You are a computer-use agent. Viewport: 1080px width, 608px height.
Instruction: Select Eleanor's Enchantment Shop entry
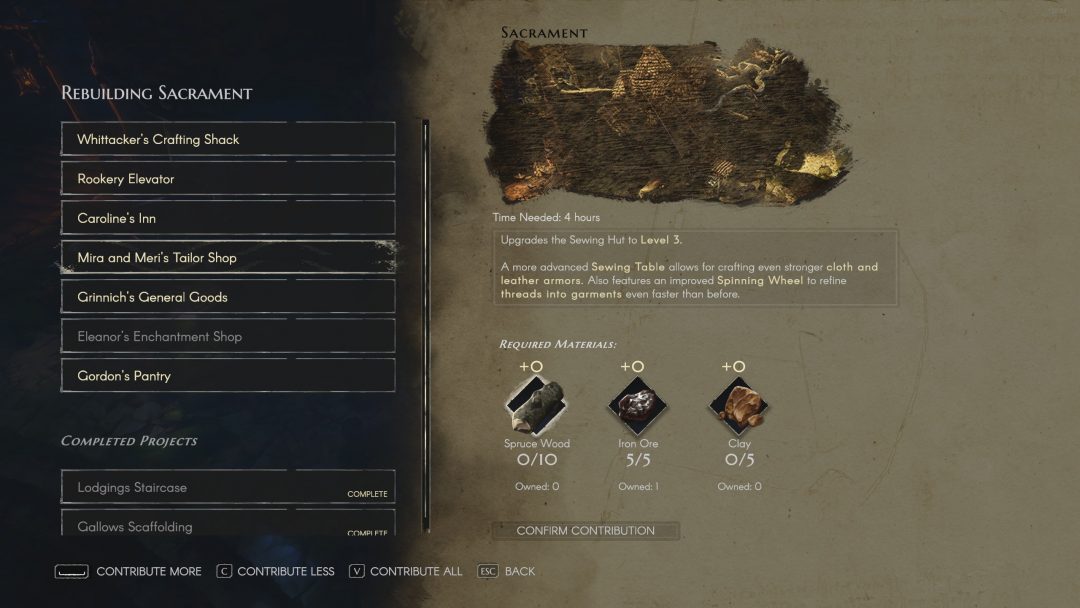point(228,337)
